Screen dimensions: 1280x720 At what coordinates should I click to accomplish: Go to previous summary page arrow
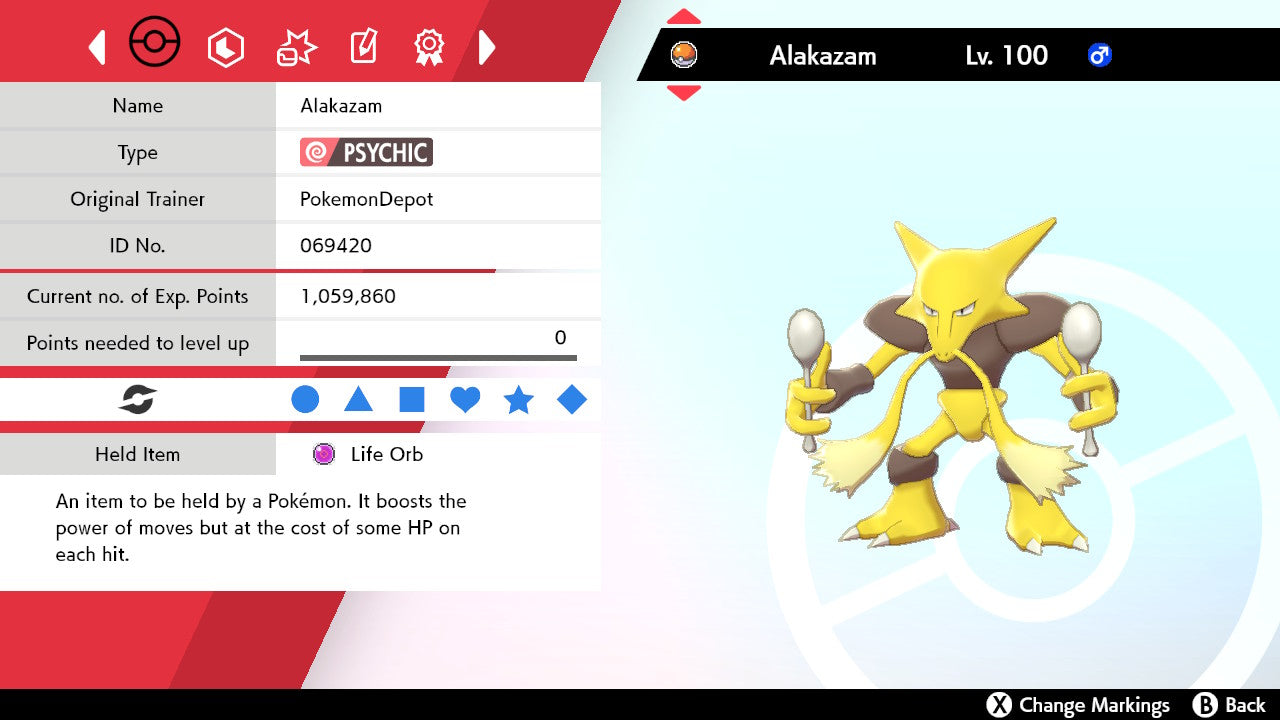point(97,47)
